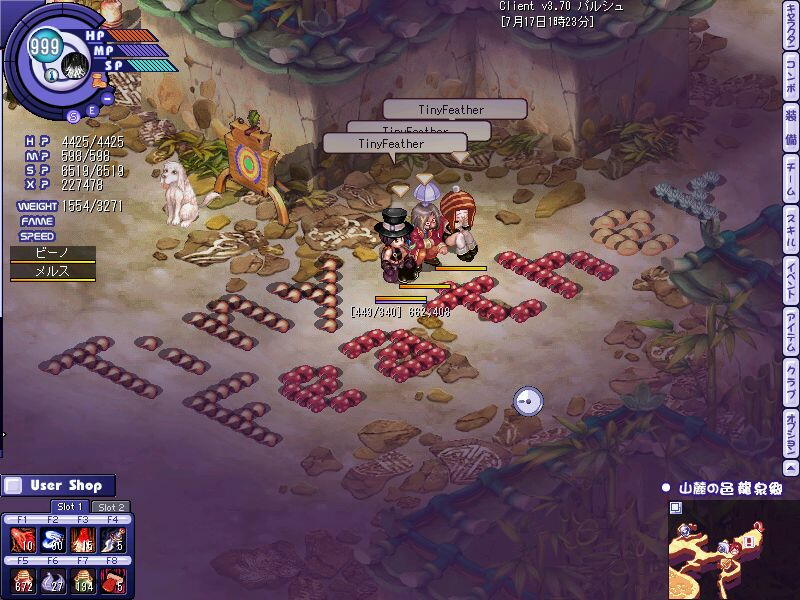Use the F4 dagger skill slot
800x600 pixels.
coord(113,541)
